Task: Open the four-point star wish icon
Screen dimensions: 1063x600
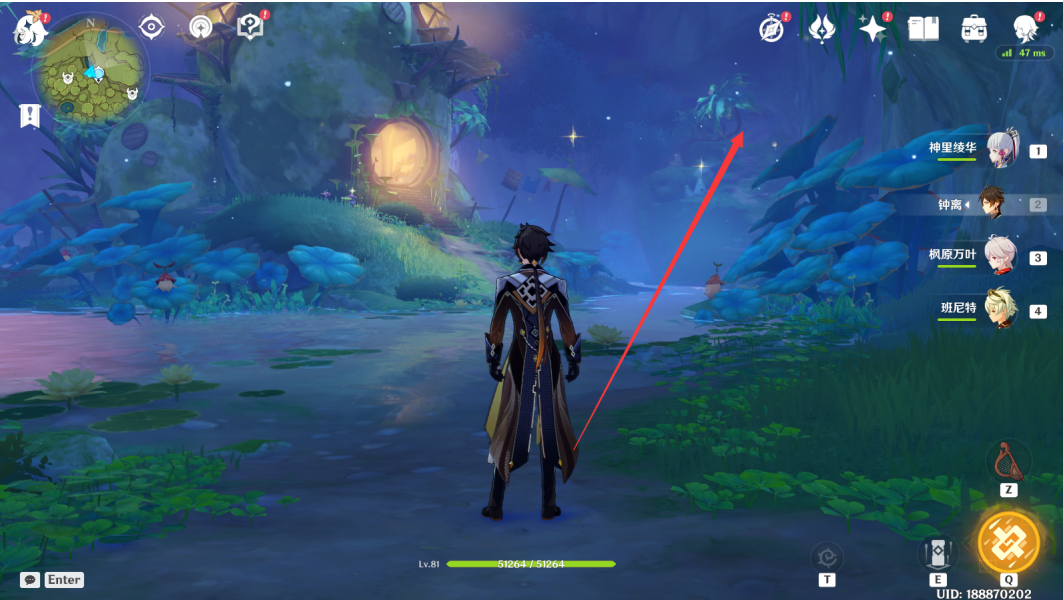Action: (872, 29)
